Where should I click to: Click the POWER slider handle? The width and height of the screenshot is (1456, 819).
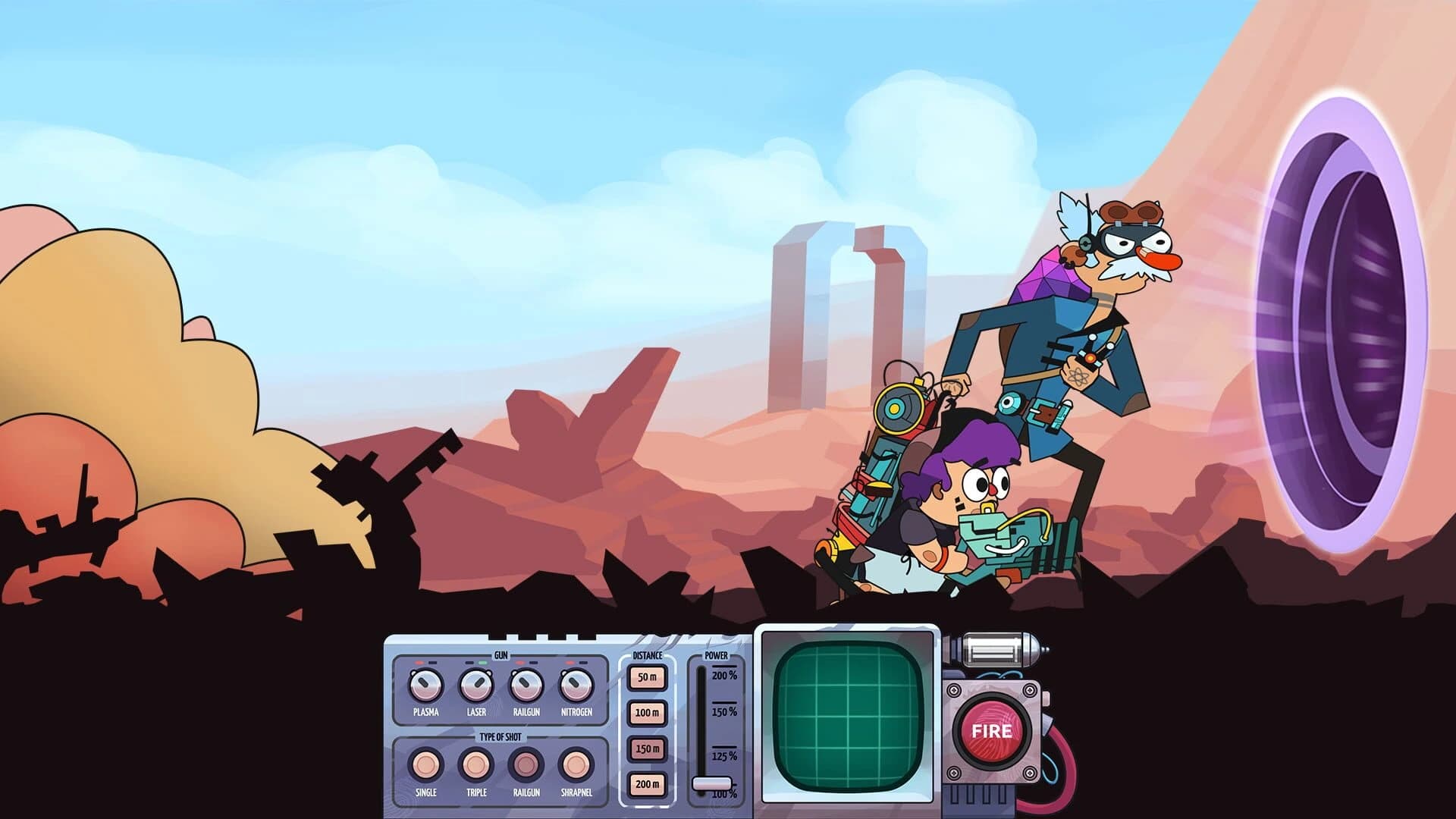(713, 782)
